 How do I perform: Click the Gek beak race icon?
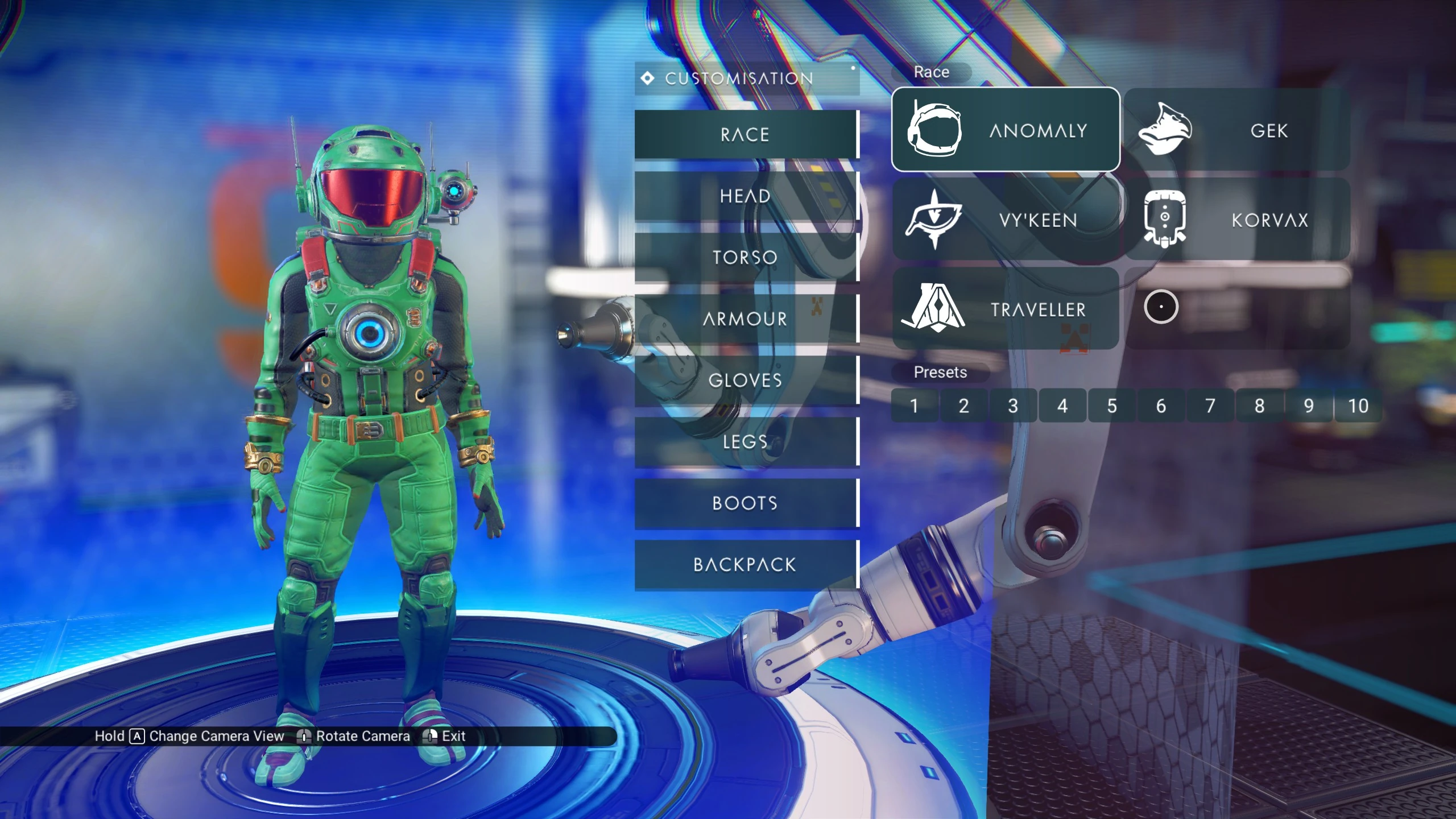(1165, 130)
